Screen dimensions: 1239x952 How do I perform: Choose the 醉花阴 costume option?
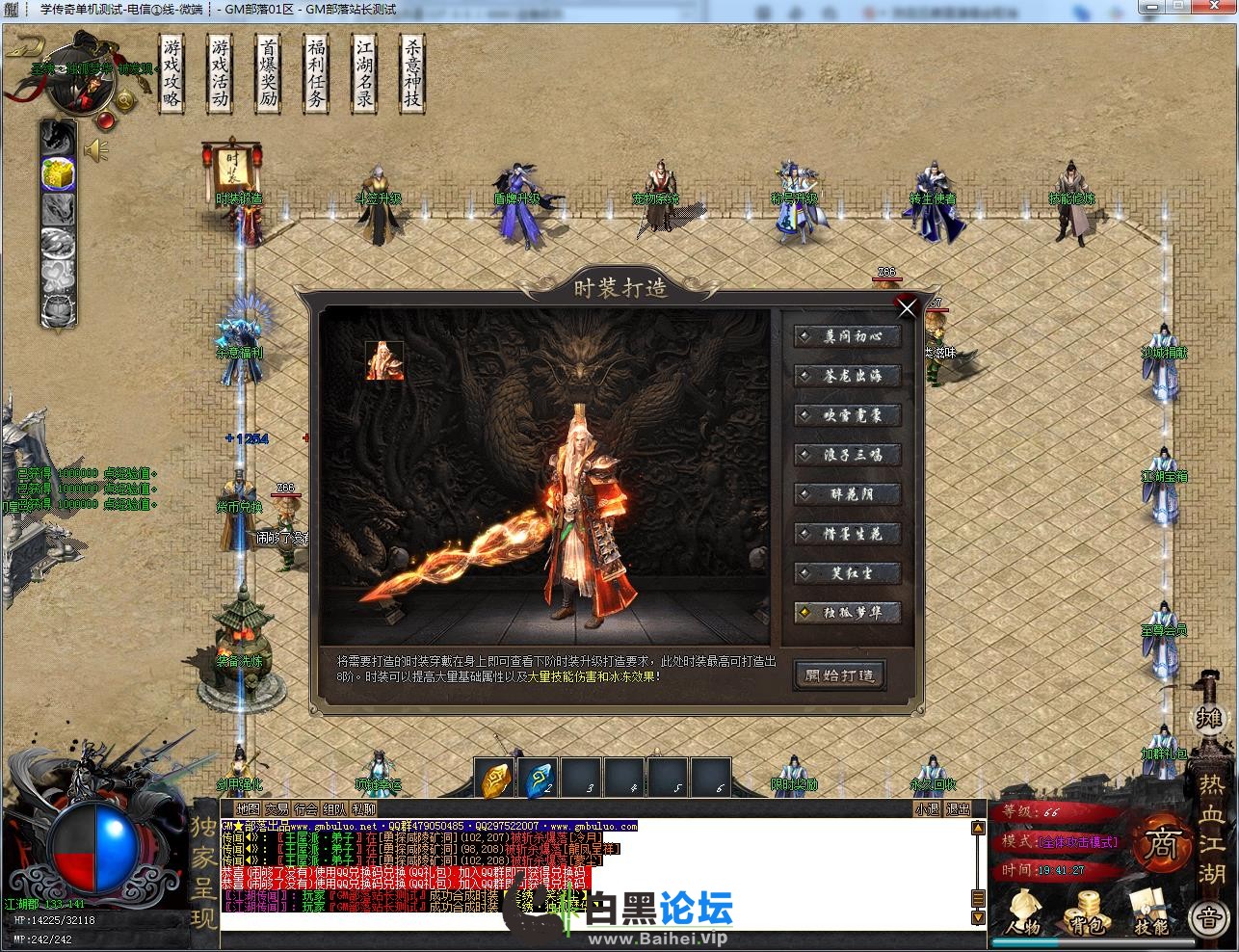848,494
